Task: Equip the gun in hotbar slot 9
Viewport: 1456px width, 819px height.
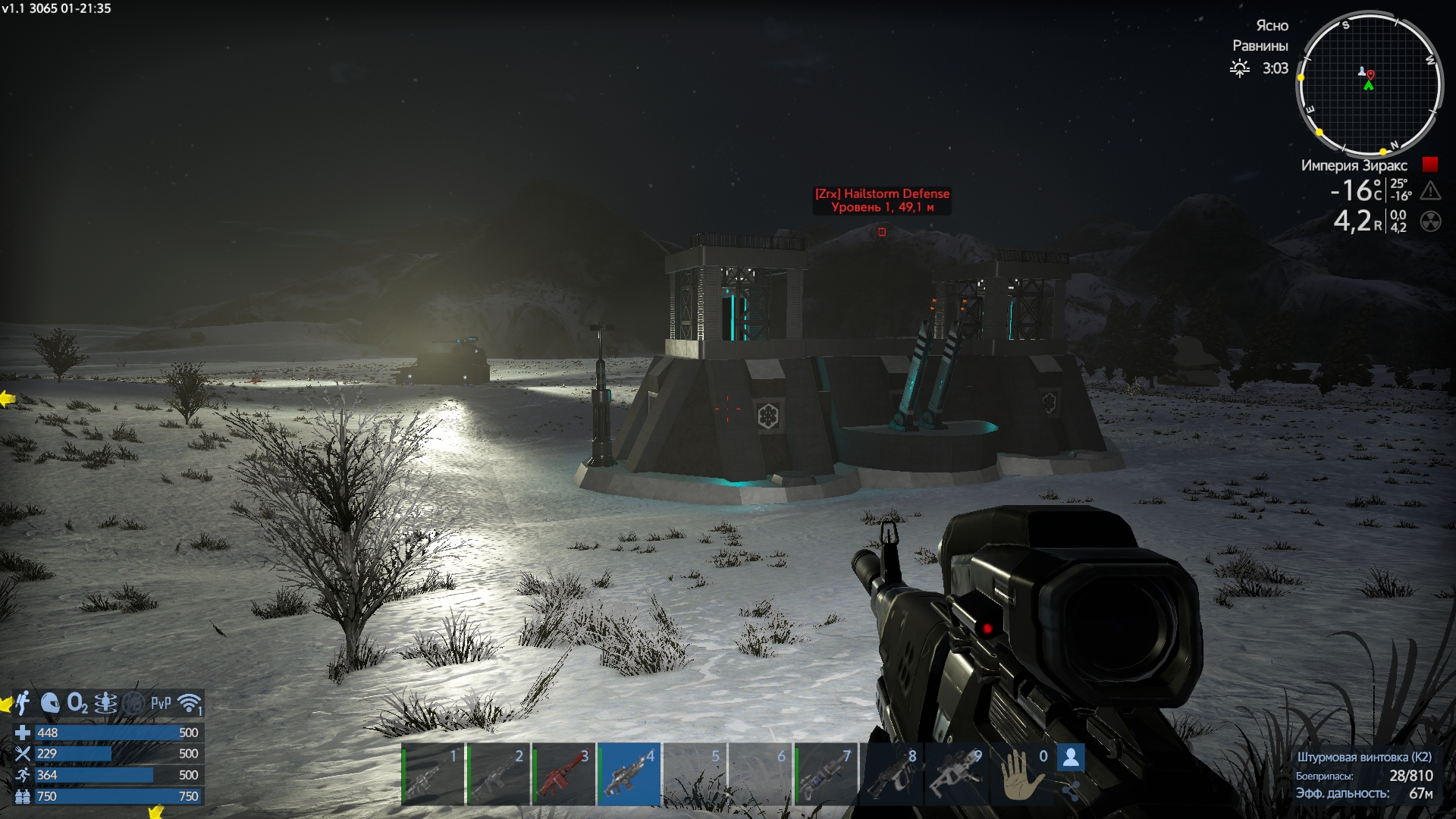Action: pyautogui.click(x=956, y=774)
